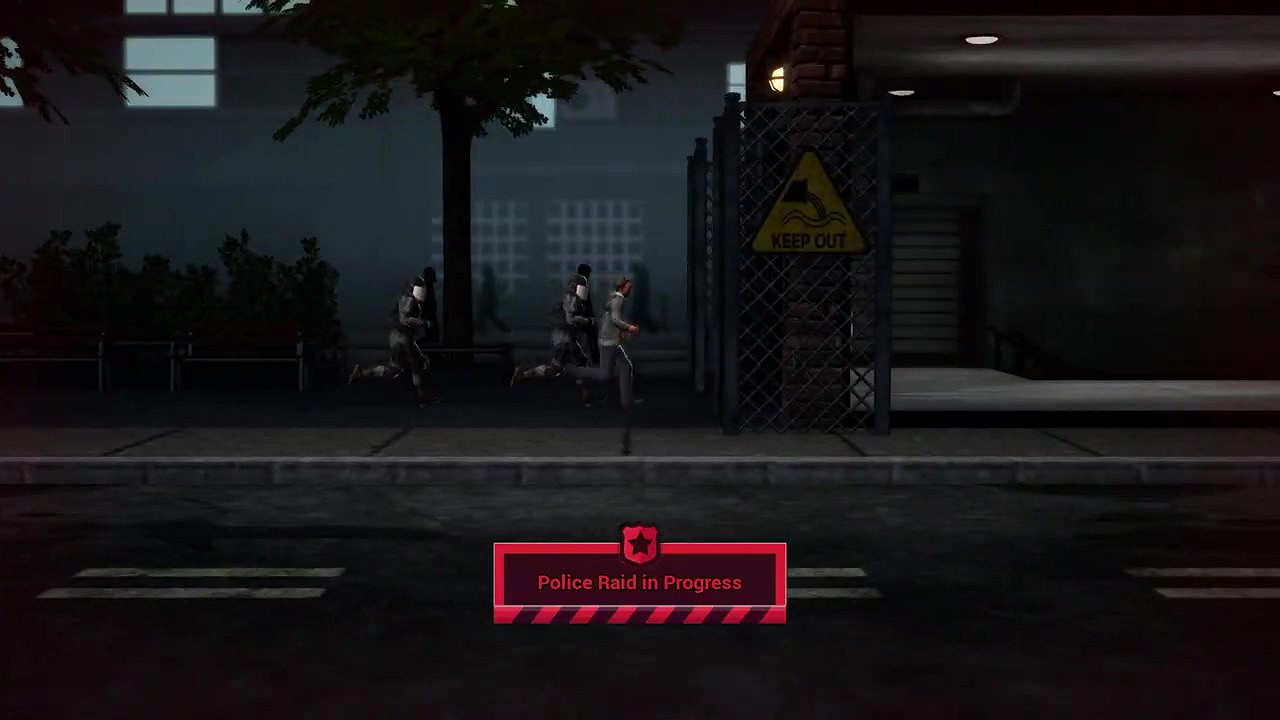This screenshot has width=1280, height=720.
Task: Click the glowing wall lamp on the brick pillar
Action: [777, 80]
